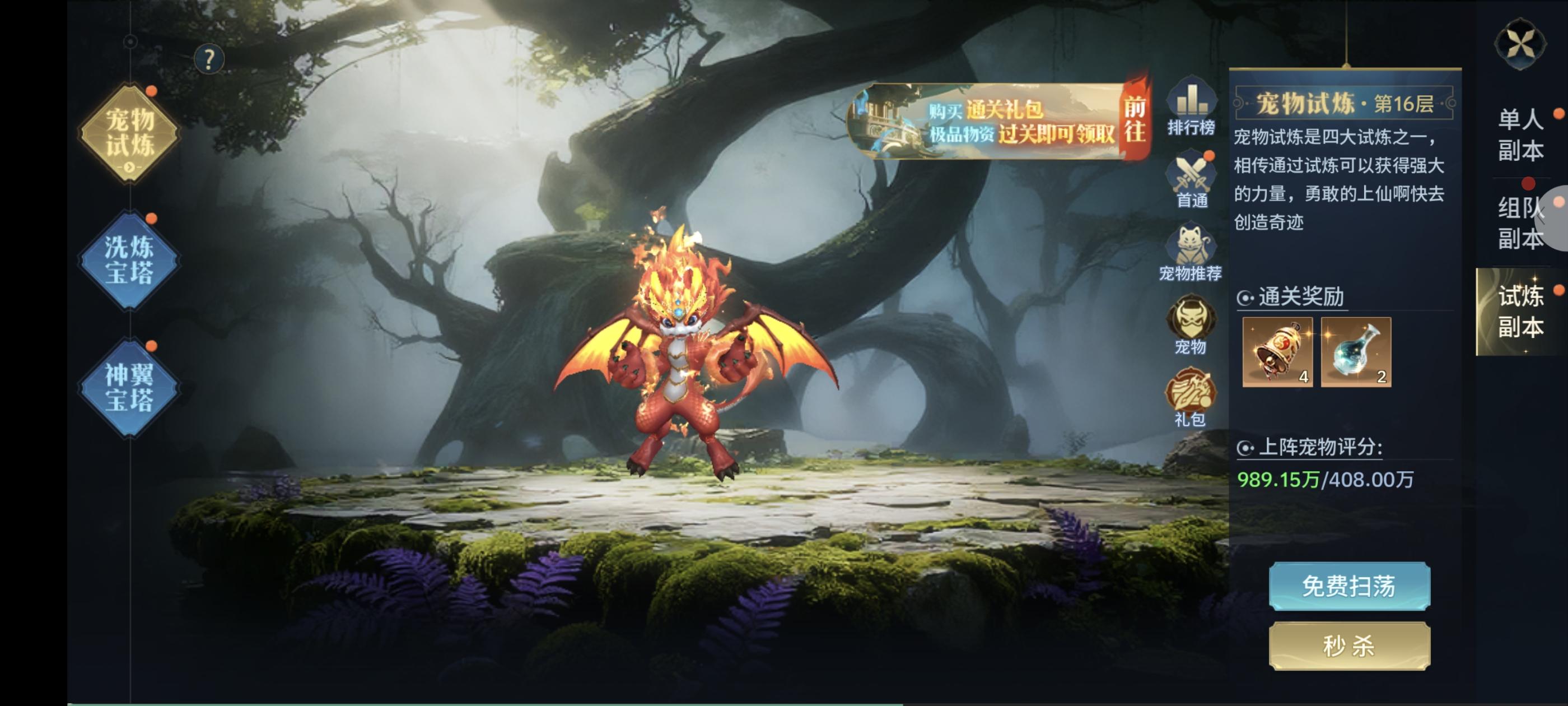Tap the 免费扫荡 free sweep button
The width and height of the screenshot is (1568, 706).
pos(1350,586)
